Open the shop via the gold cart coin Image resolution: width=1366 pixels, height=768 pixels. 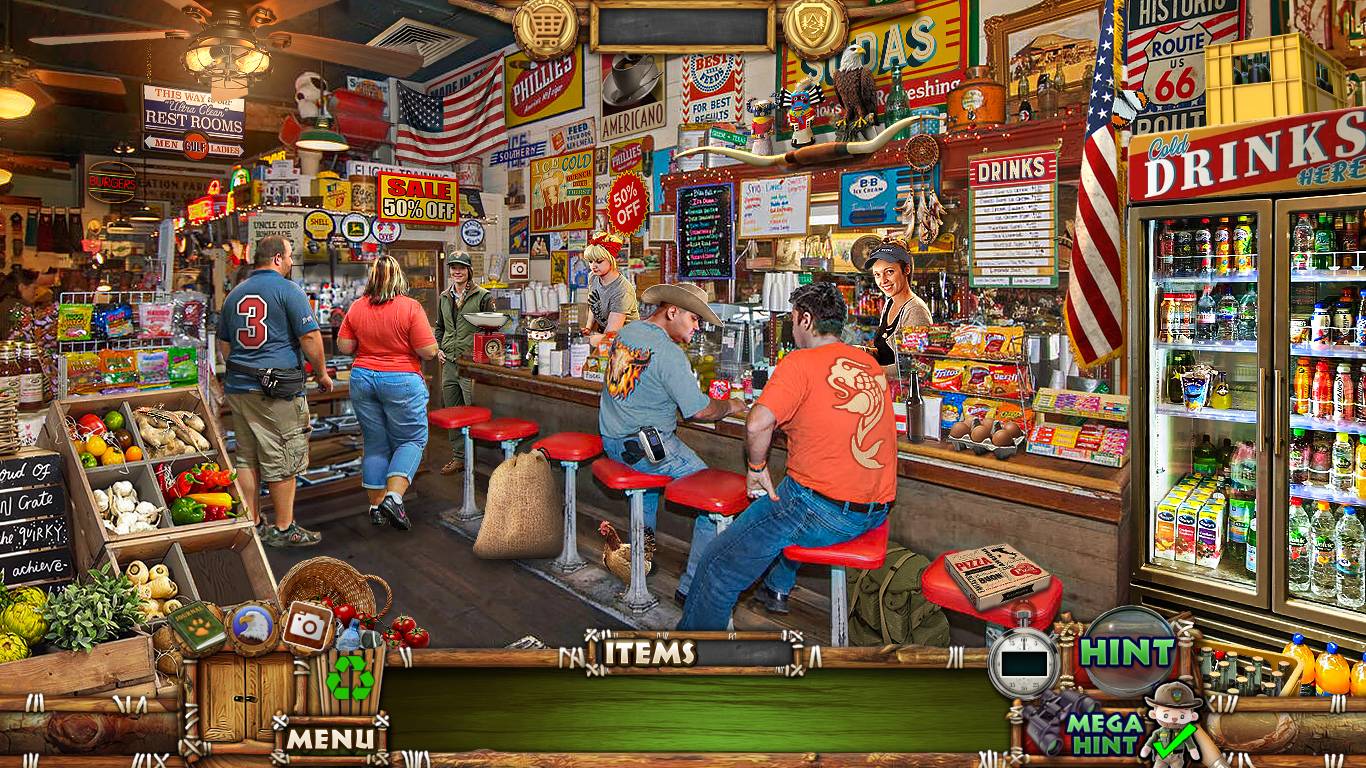tap(545, 27)
